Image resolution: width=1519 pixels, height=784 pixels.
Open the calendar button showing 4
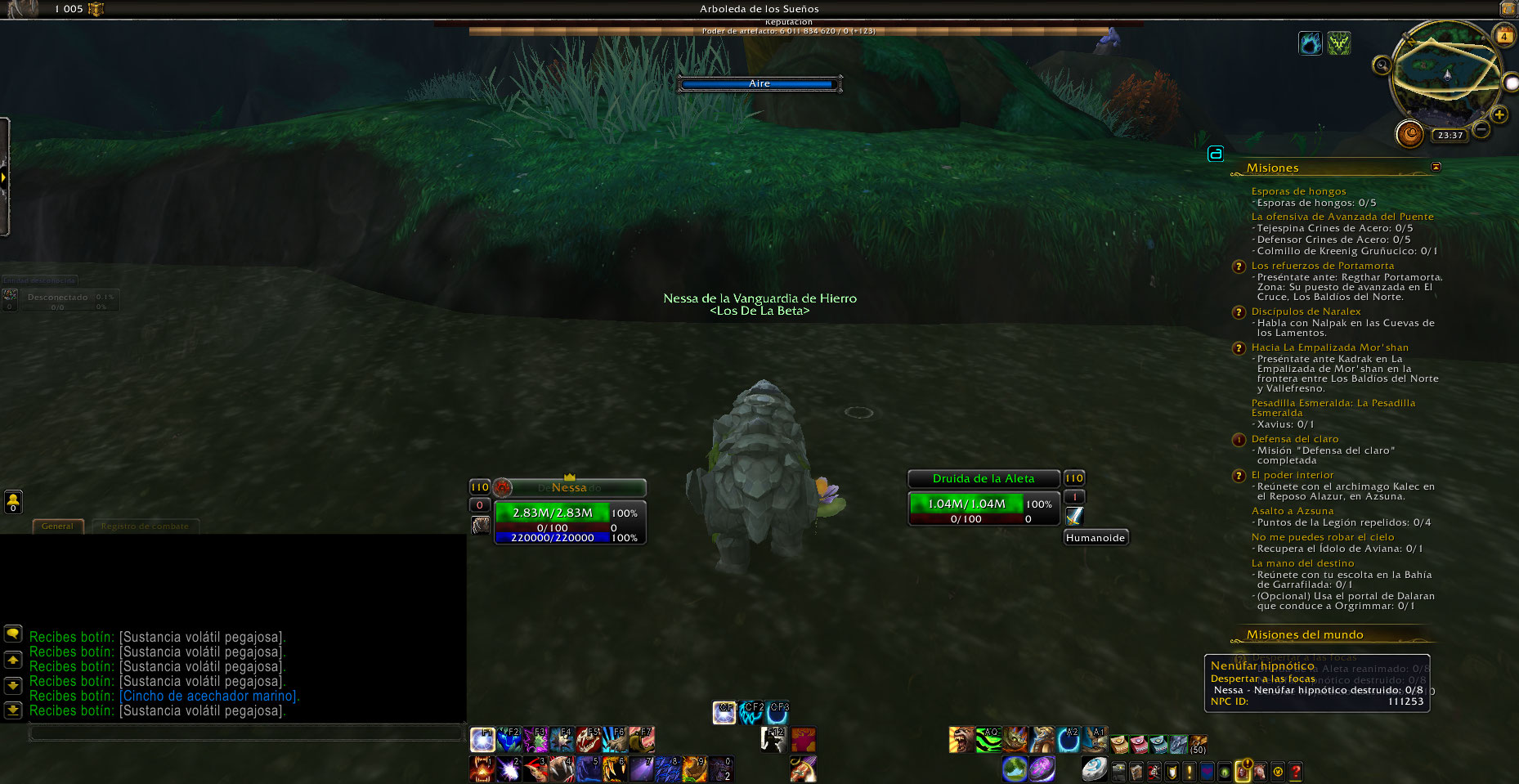coord(1504,36)
